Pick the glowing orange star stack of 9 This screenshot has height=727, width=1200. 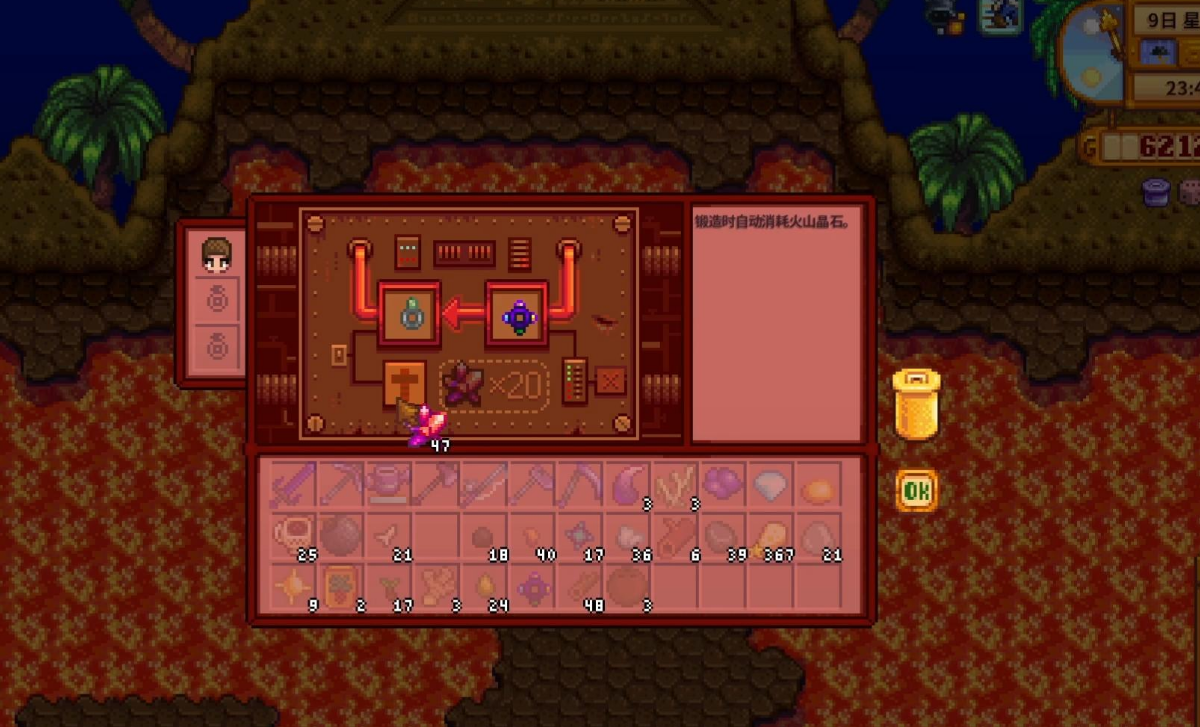(x=293, y=586)
